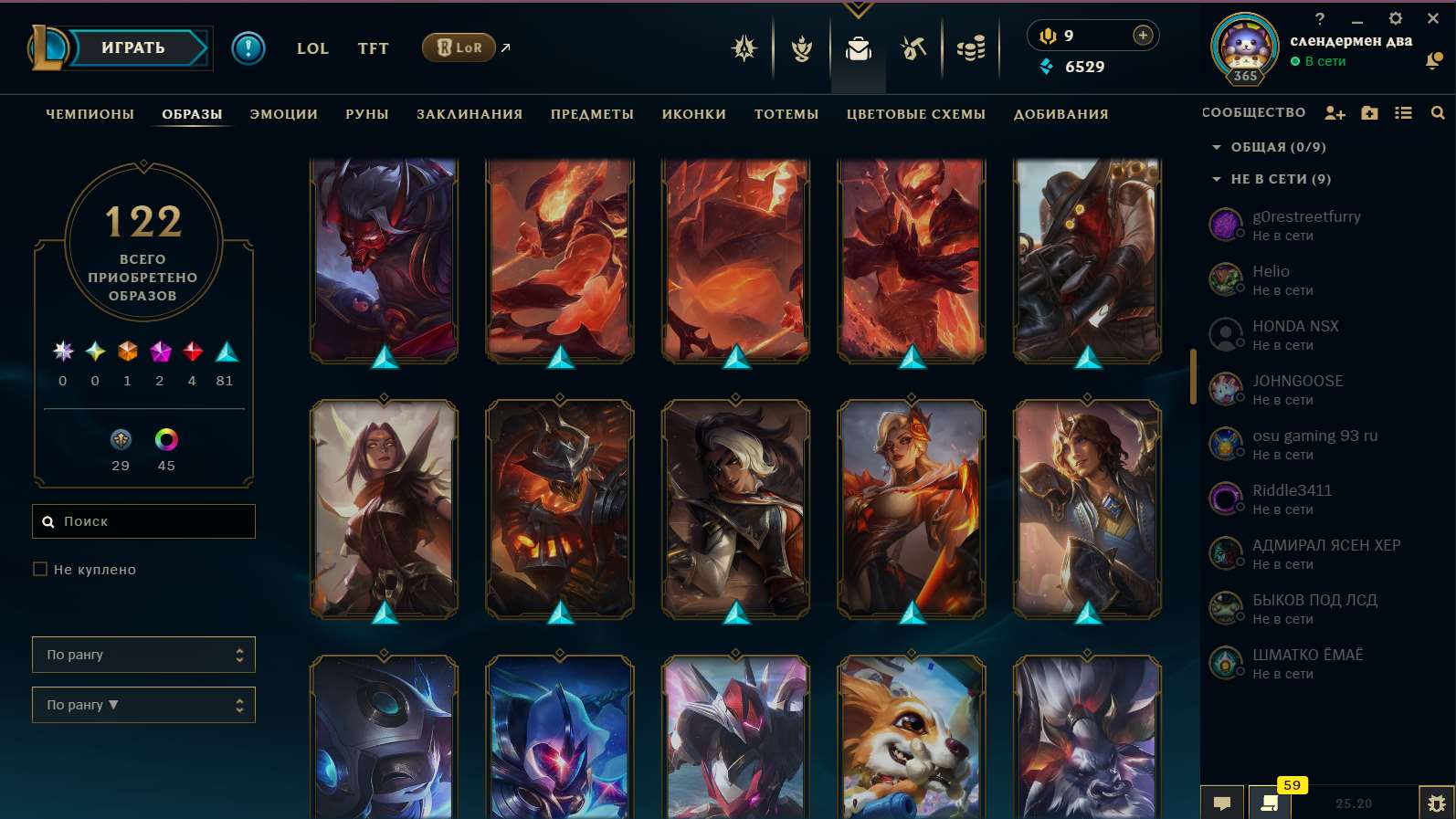
Task: Open friend list options via the list icon
Action: coord(1404,112)
